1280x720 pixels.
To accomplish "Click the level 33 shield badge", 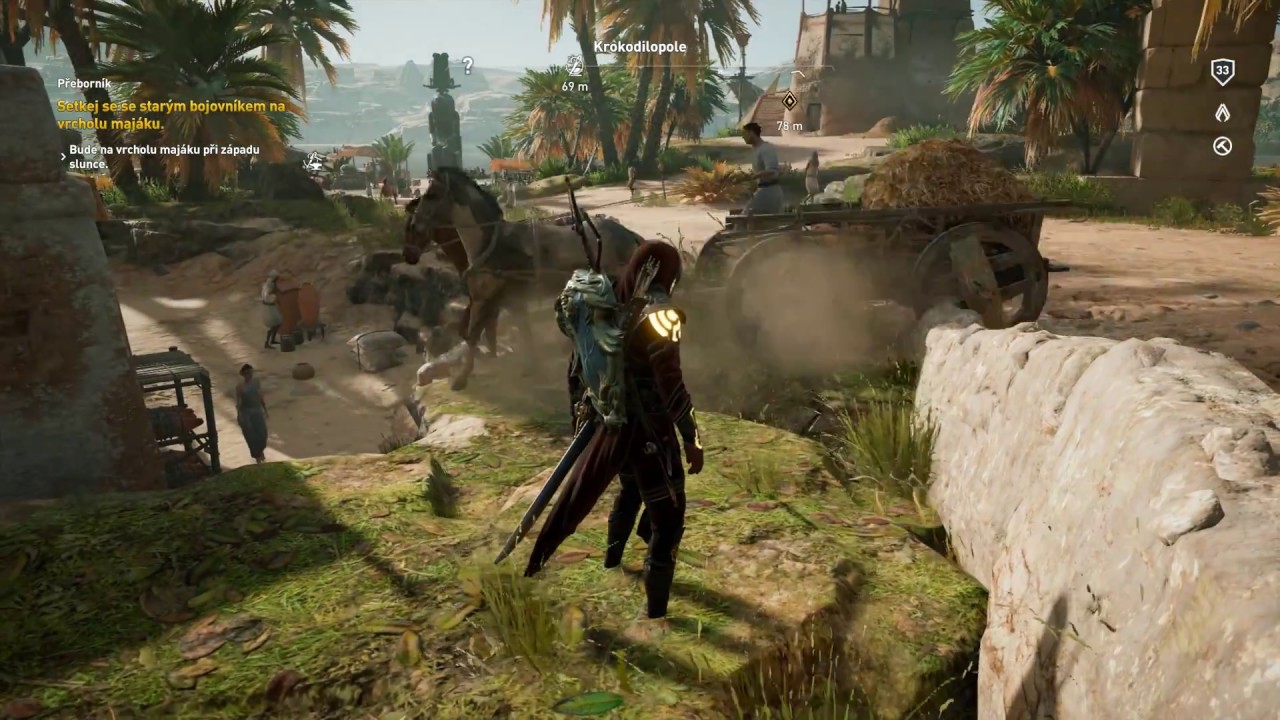I will [1222, 71].
